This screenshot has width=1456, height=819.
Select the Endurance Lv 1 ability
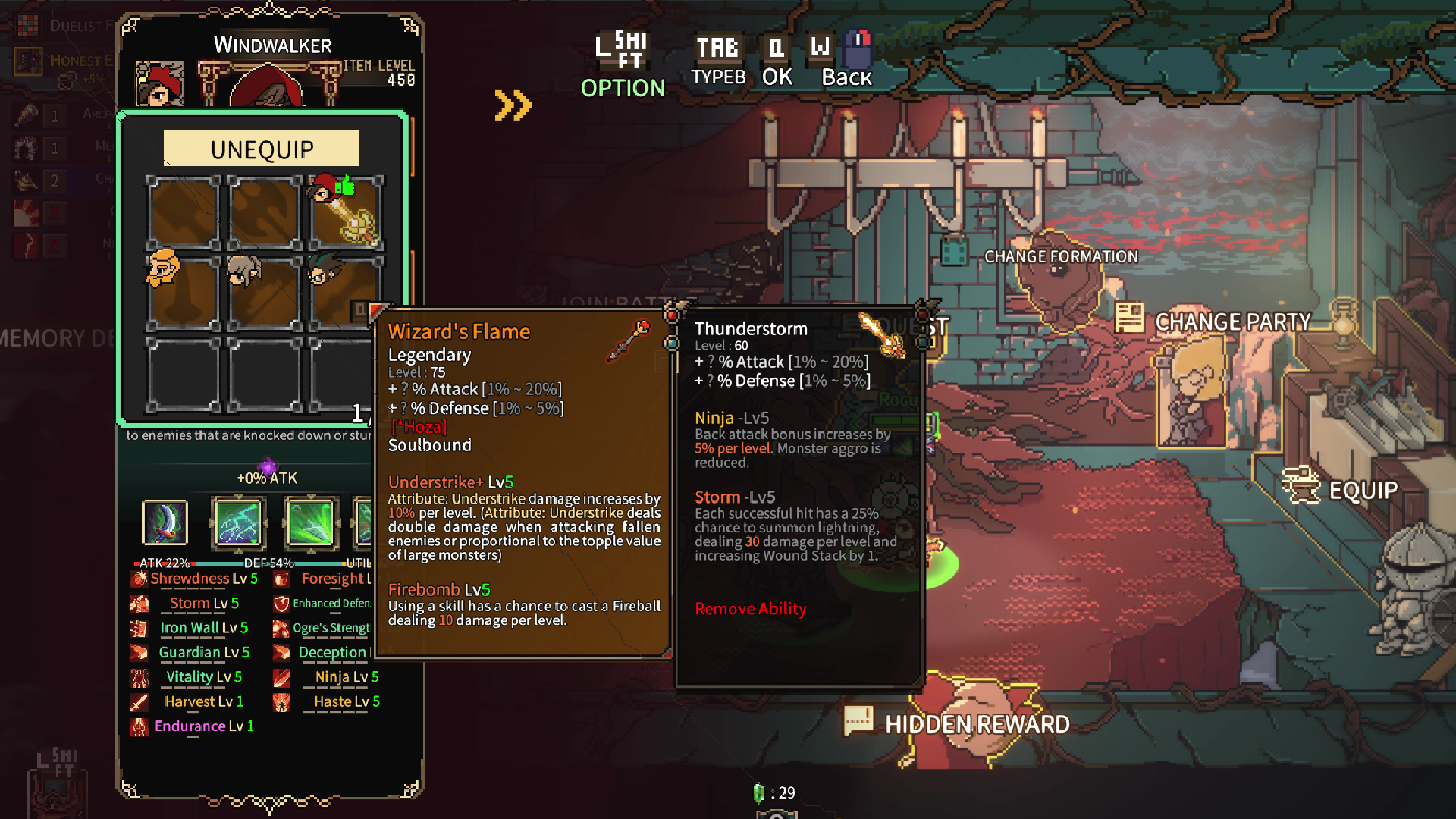203,726
